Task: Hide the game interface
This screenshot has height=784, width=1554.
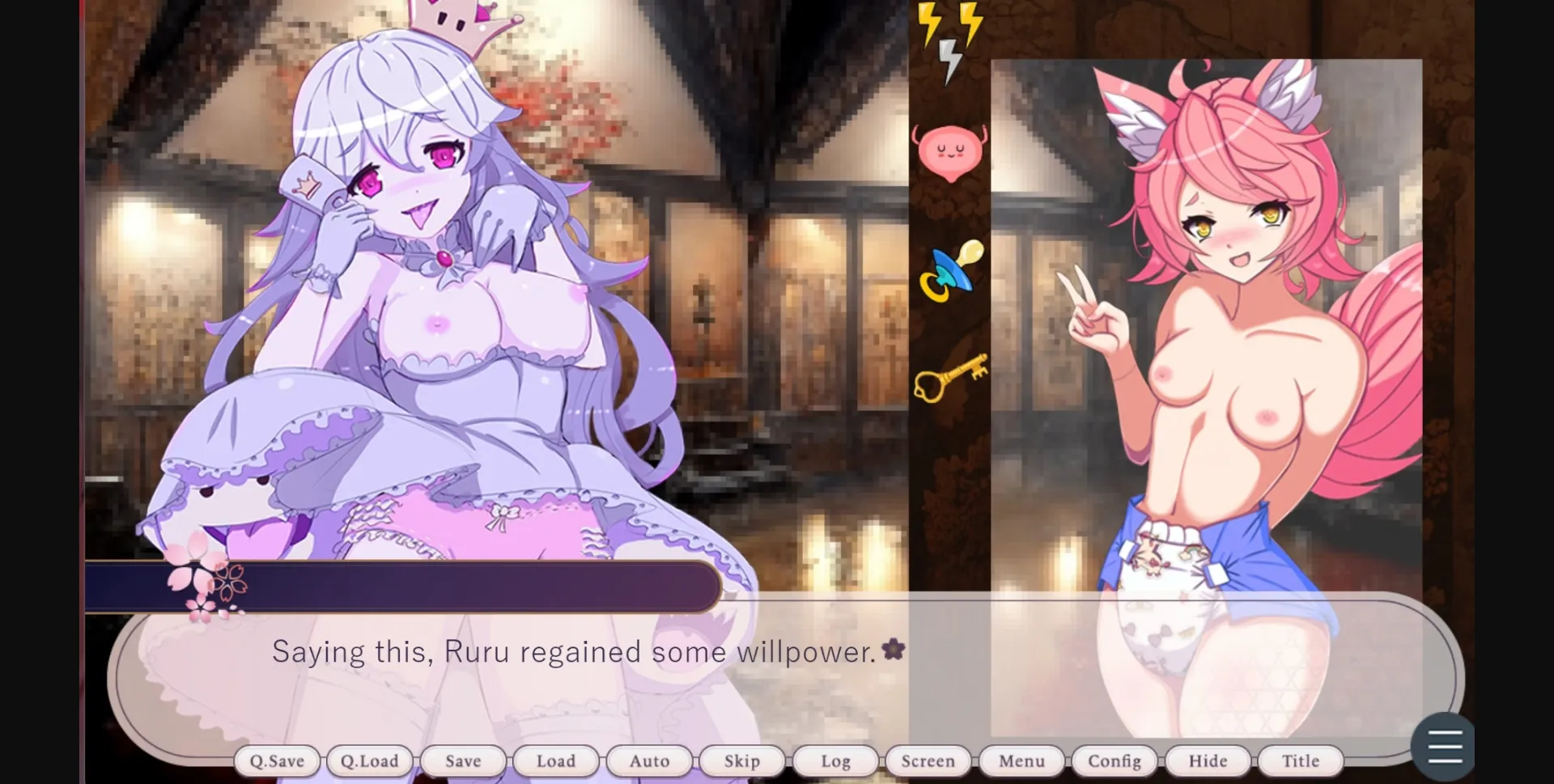Action: pos(1208,761)
